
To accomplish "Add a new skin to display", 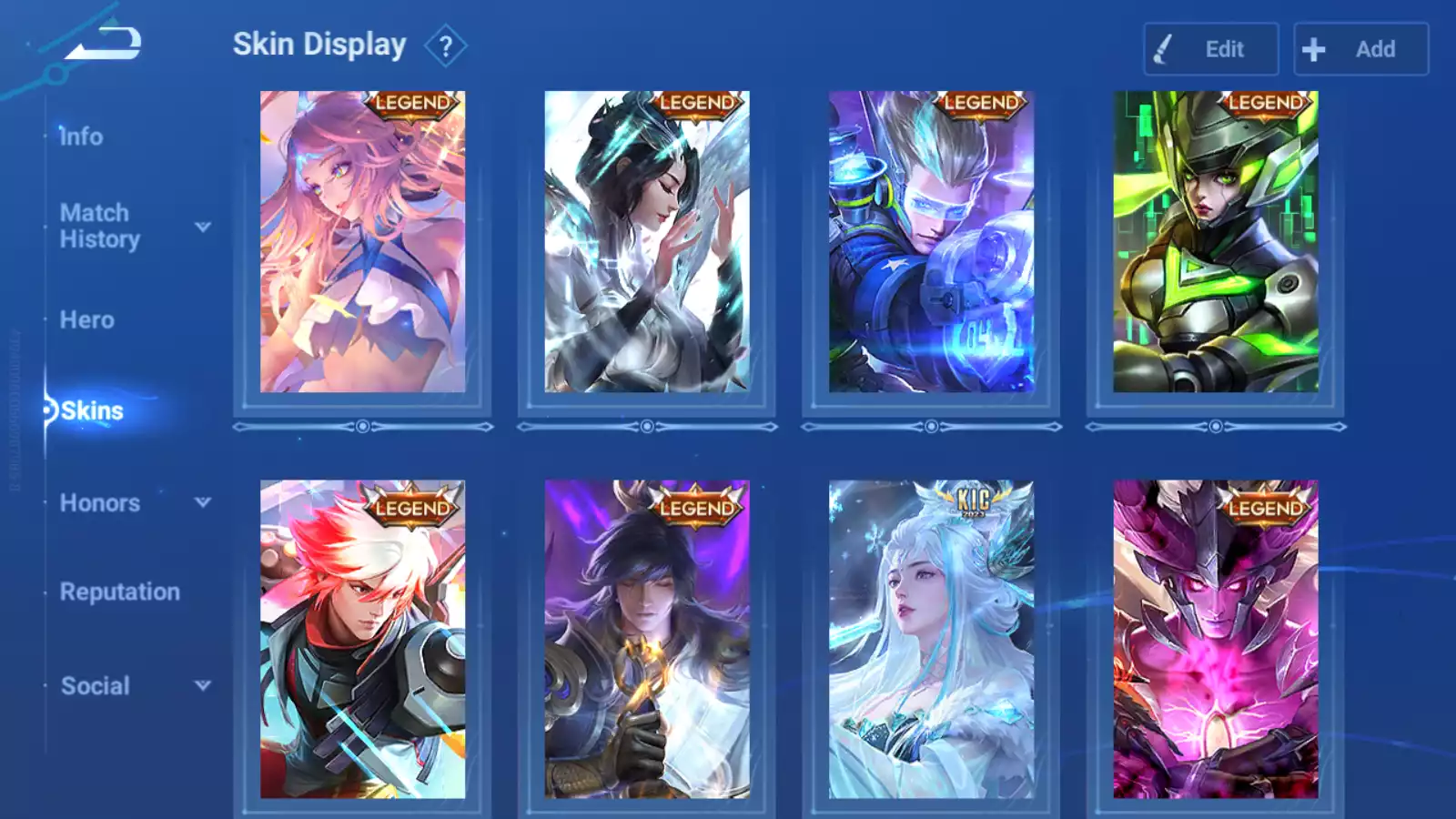I will point(1360,49).
